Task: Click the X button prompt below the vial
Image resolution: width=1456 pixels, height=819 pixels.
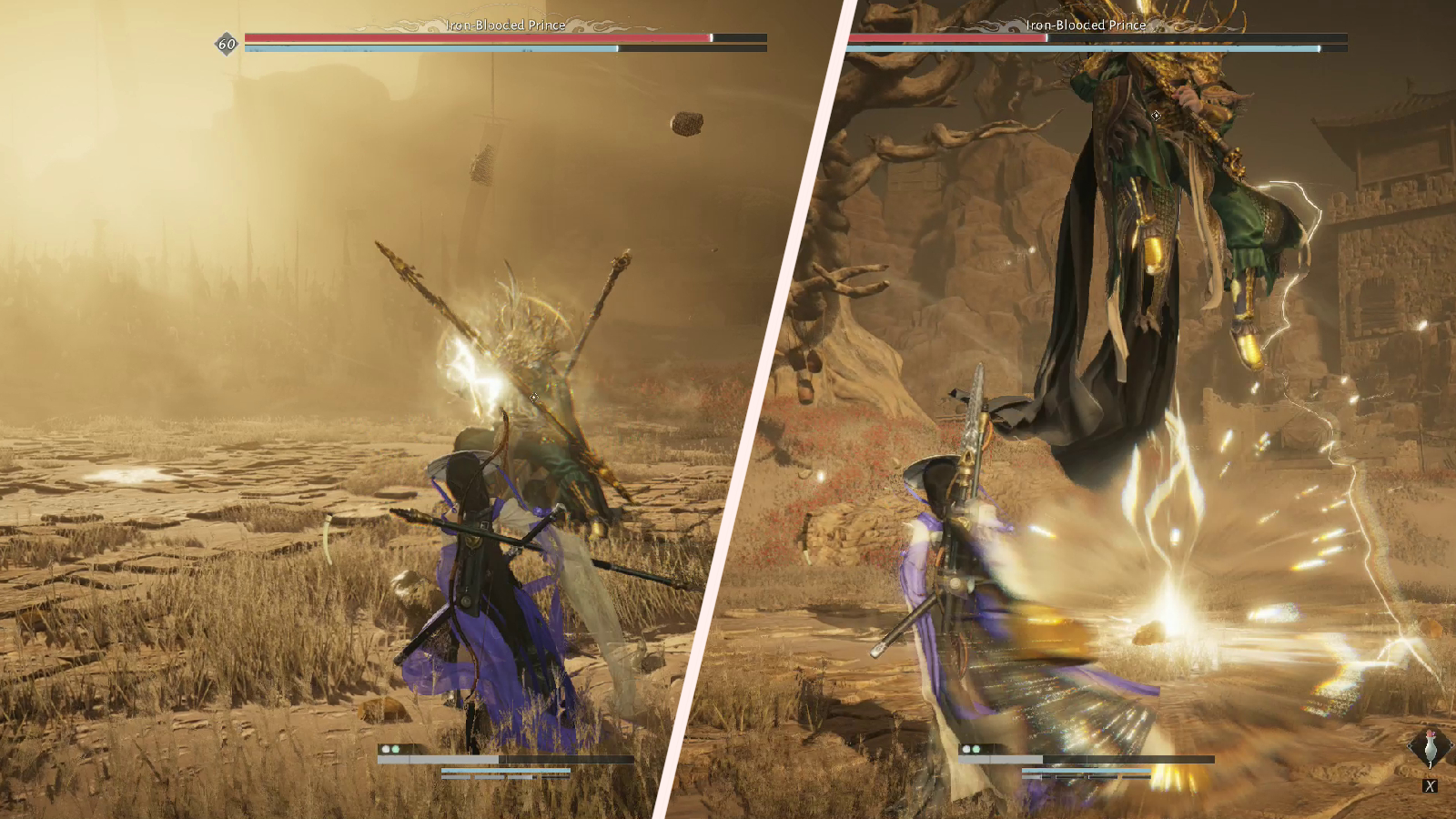Action: tap(1431, 785)
